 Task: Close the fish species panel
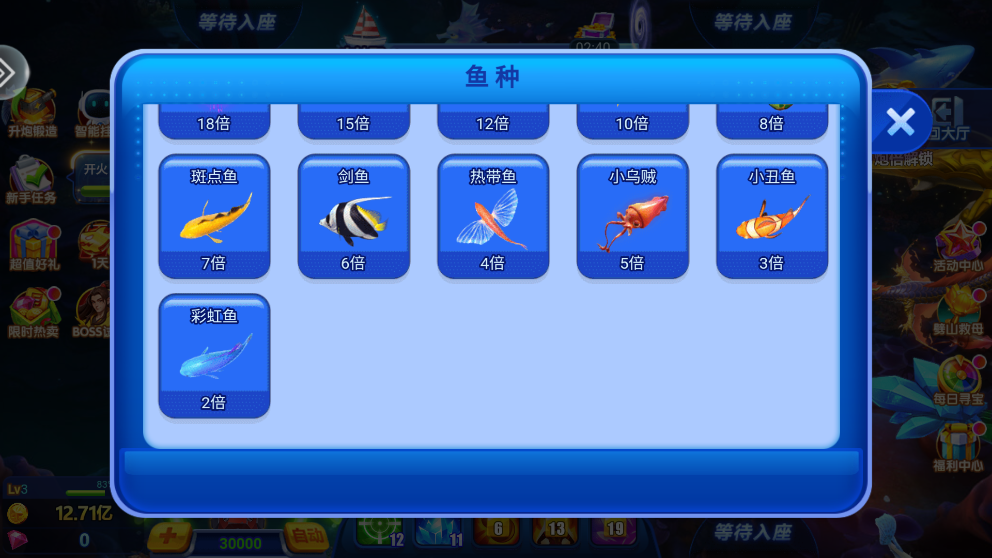900,122
